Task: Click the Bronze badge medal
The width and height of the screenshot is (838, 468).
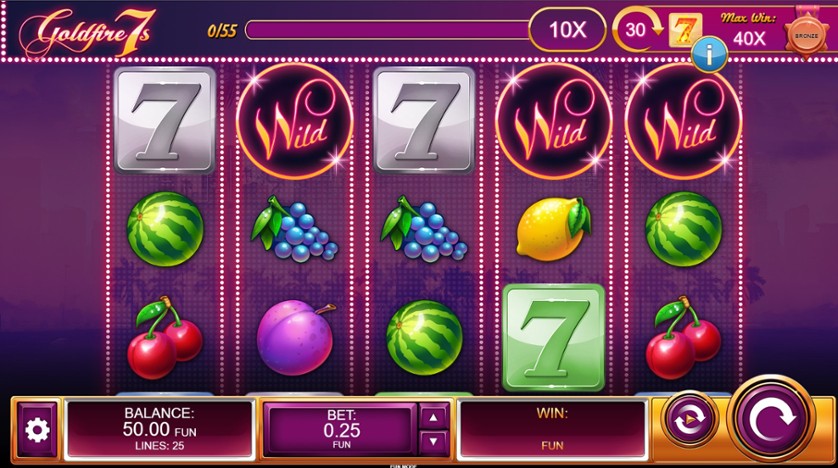Action: pos(804,34)
